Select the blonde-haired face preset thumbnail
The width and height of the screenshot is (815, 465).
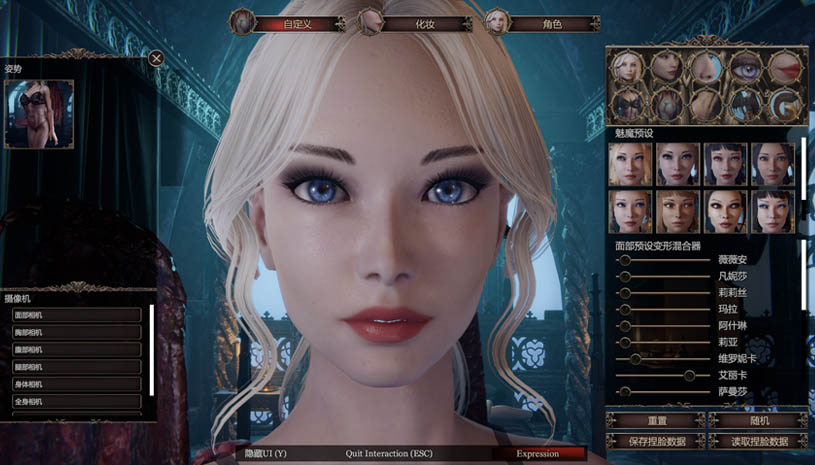(629, 163)
